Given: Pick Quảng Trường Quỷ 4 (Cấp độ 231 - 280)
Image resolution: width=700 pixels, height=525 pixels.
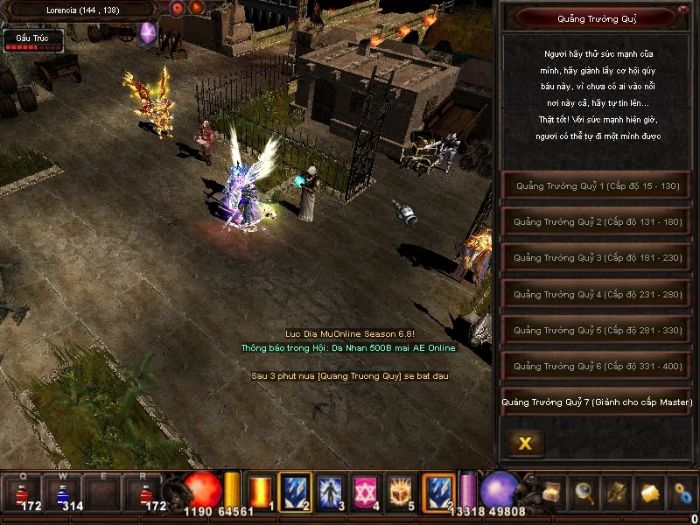Looking at the screenshot, I should pyautogui.click(x=597, y=294).
